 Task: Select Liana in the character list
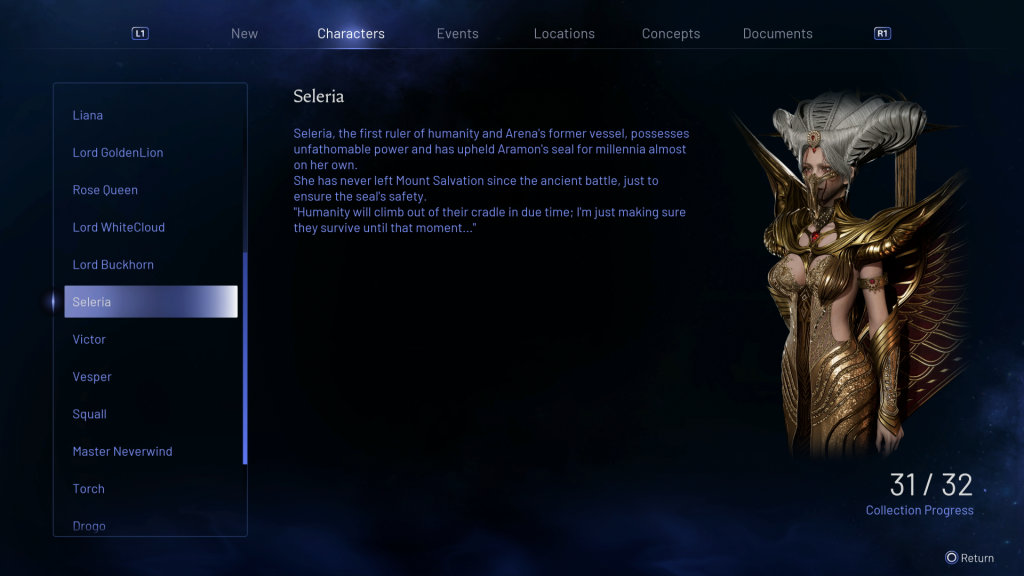[x=88, y=115]
